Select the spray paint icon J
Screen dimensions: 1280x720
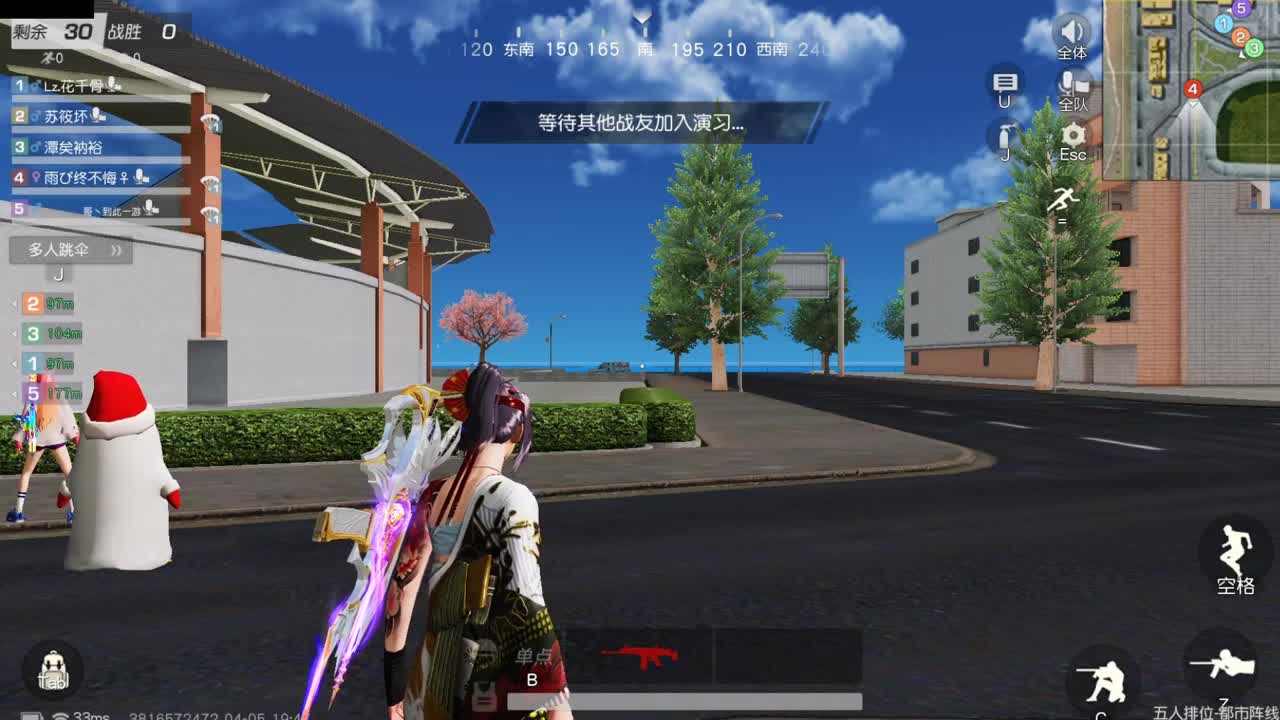click(x=1003, y=133)
